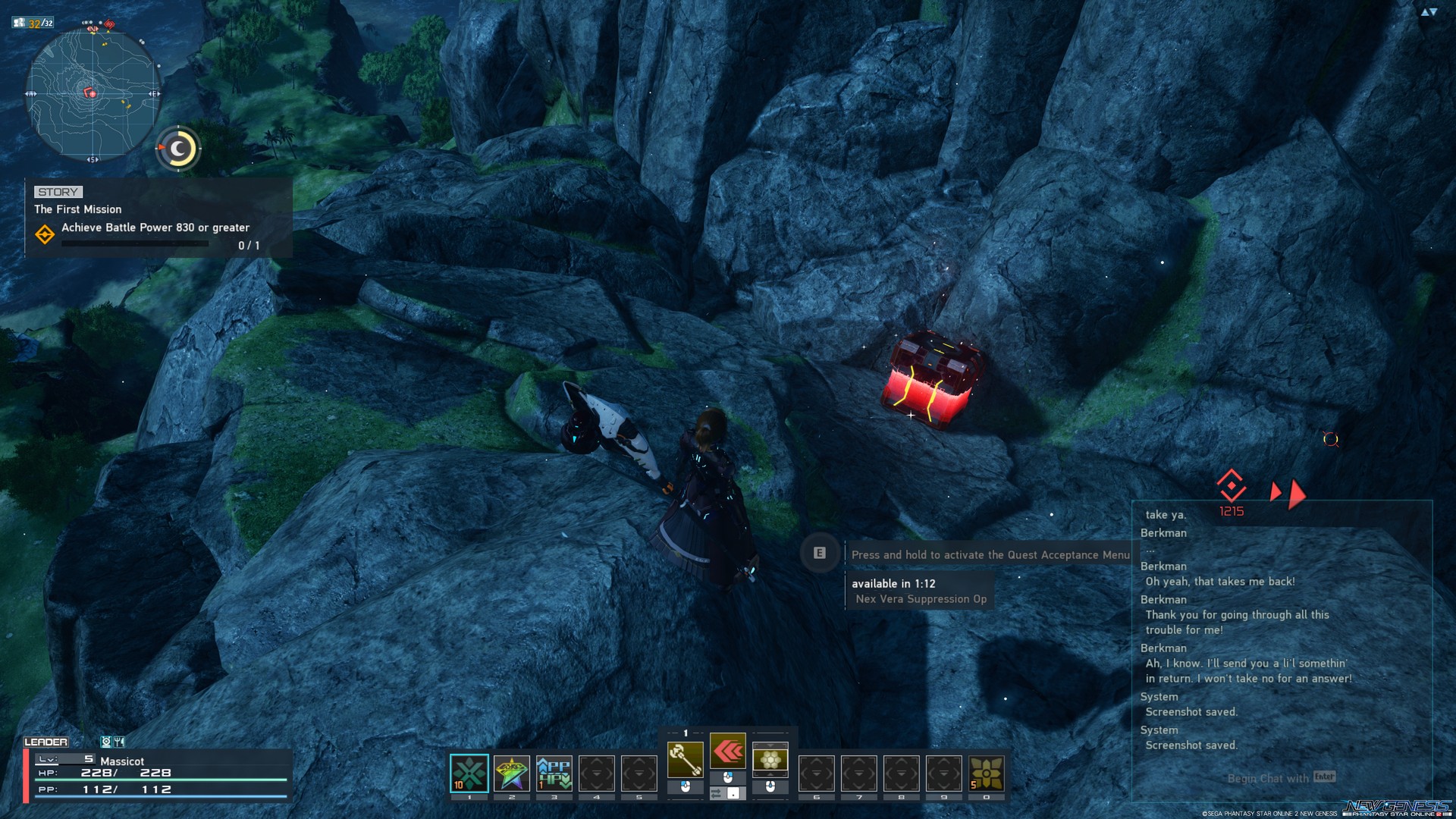The height and width of the screenshot is (819, 1456).
Task: Click the camera icon above the party panel
Action: (x=105, y=742)
